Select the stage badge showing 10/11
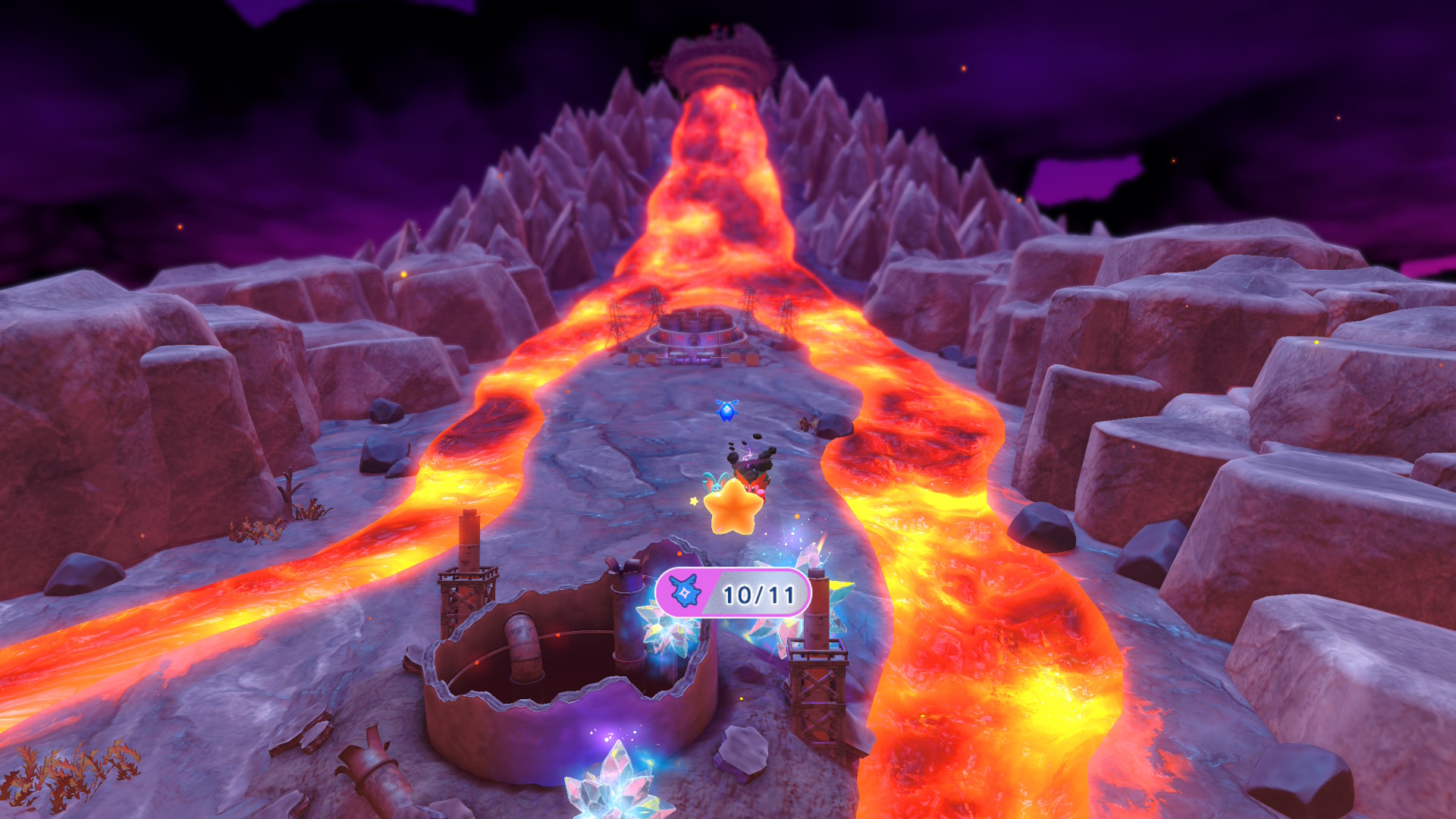This screenshot has width=1456, height=819. tap(733, 594)
